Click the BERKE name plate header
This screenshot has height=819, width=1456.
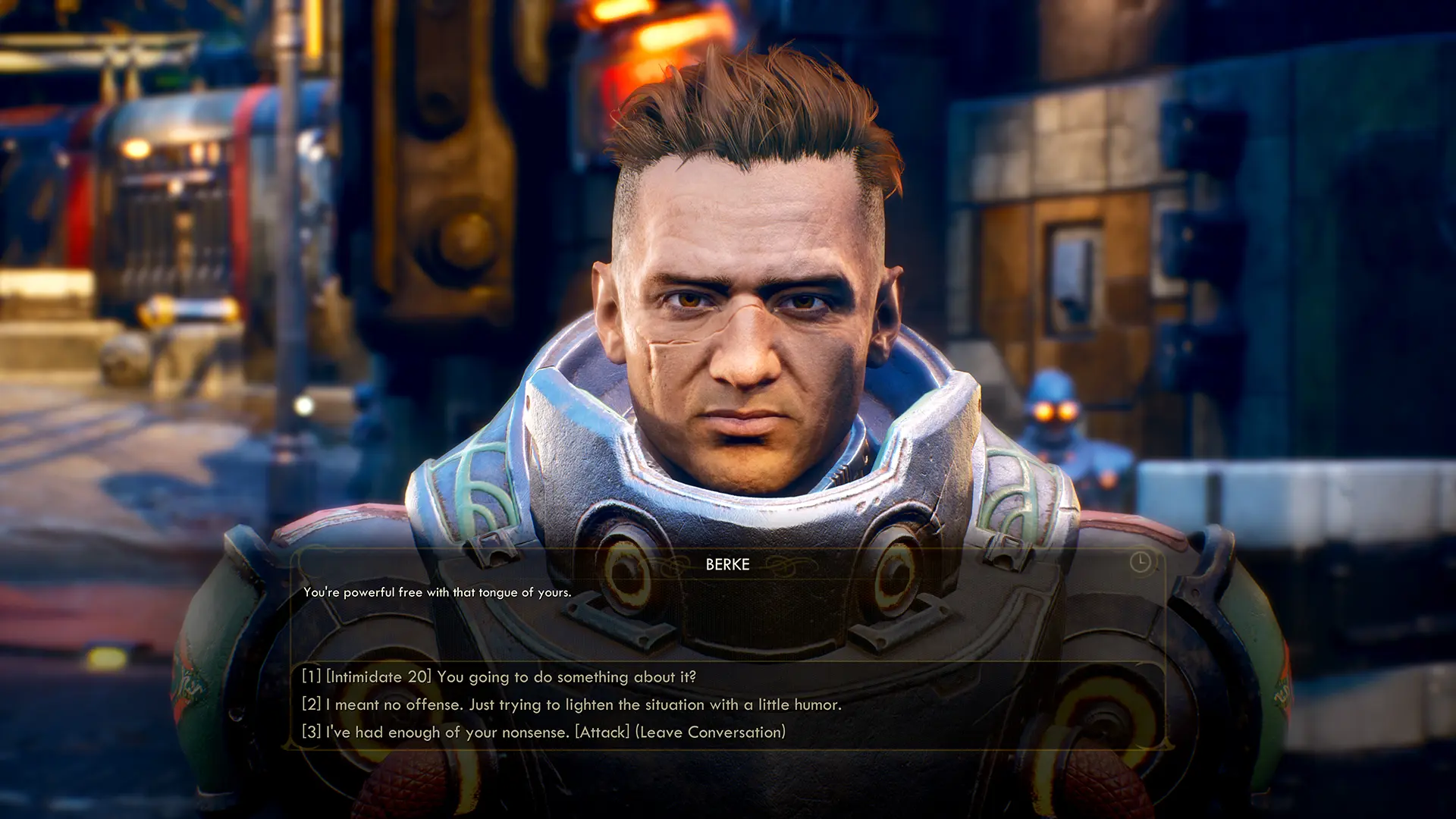click(727, 565)
